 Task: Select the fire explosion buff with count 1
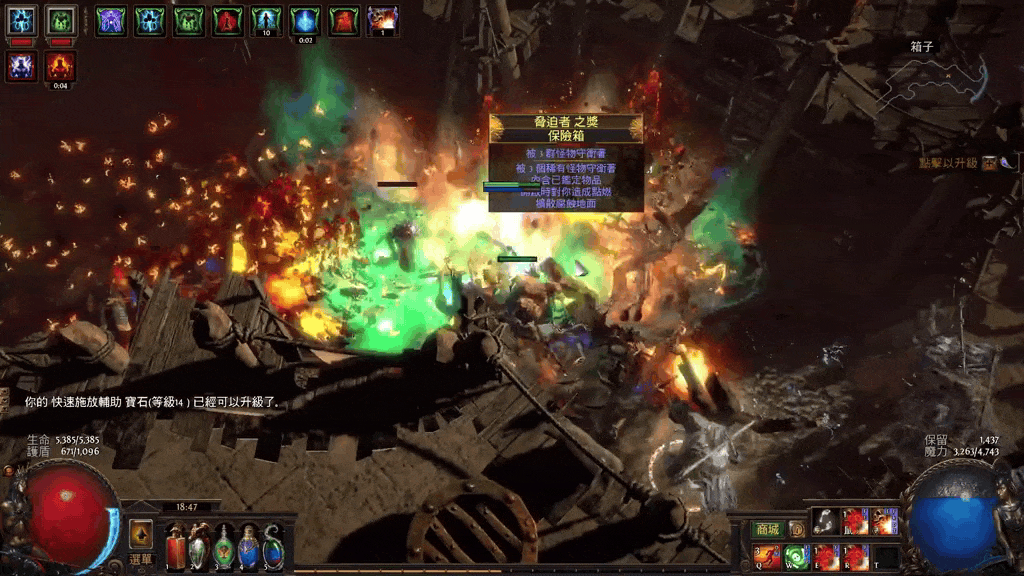pos(382,20)
